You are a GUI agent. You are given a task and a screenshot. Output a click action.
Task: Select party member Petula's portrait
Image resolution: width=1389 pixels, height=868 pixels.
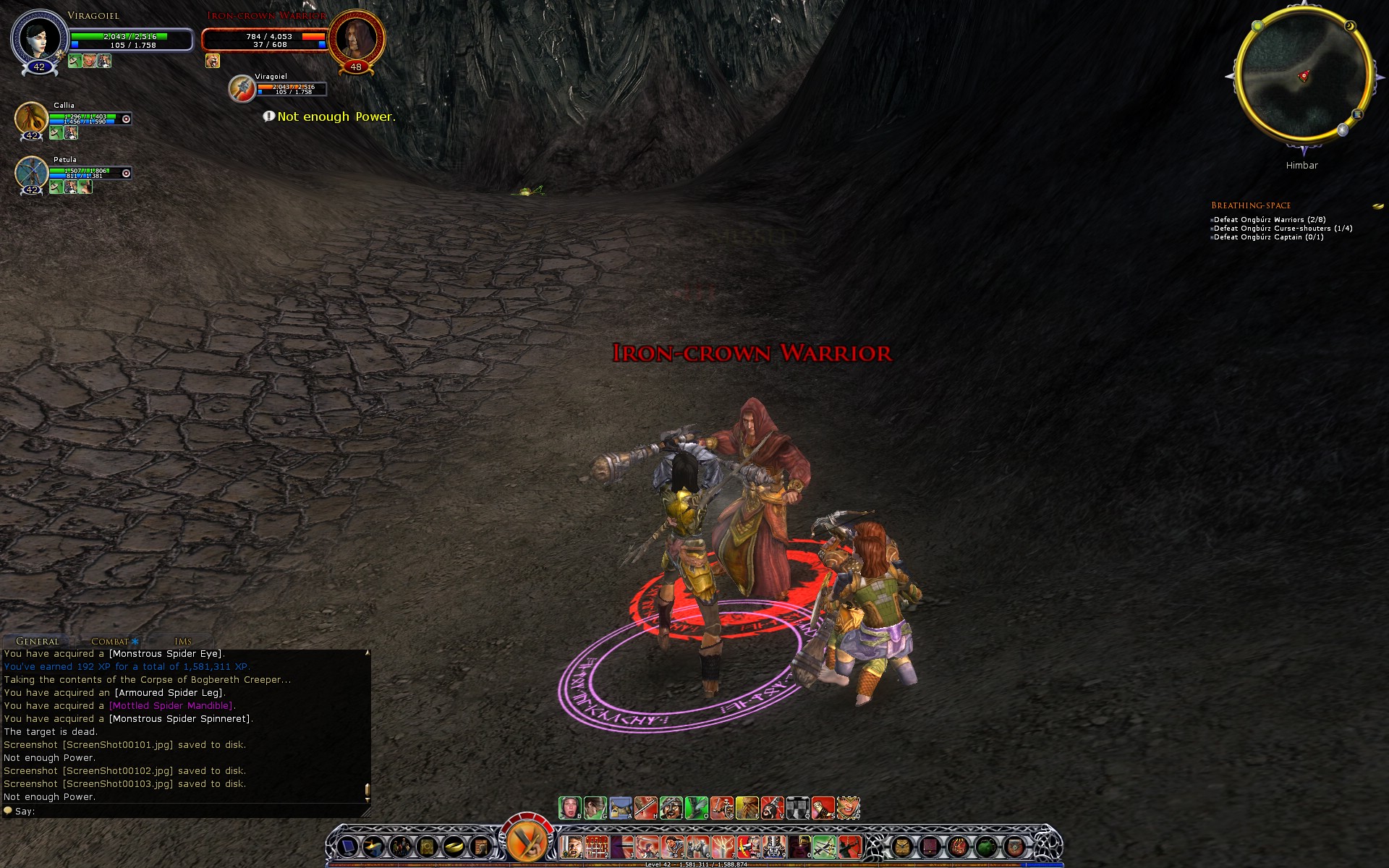click(31, 172)
